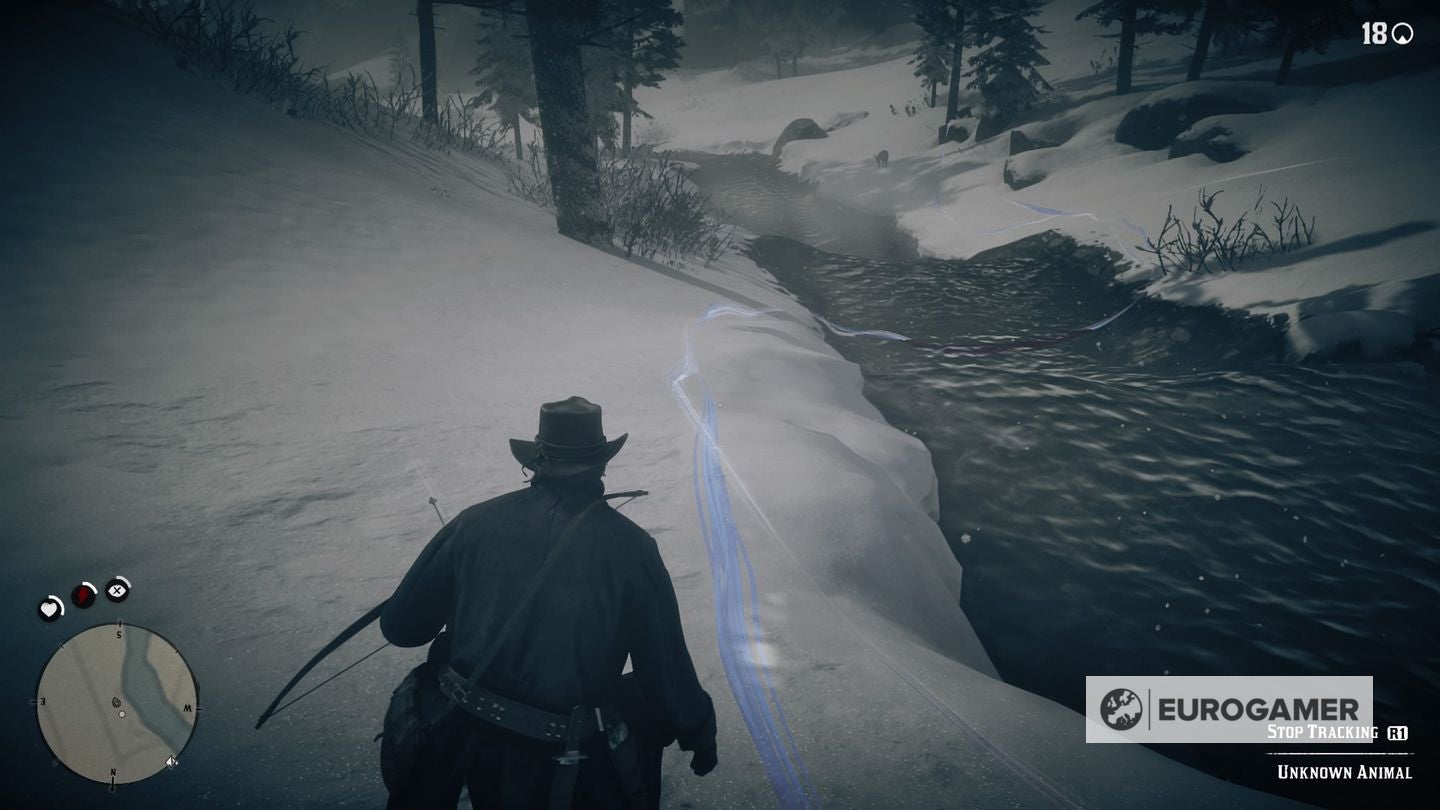The width and height of the screenshot is (1440, 810).
Task: Click the R1 button prompt icon
Action: pyautogui.click(x=1398, y=732)
